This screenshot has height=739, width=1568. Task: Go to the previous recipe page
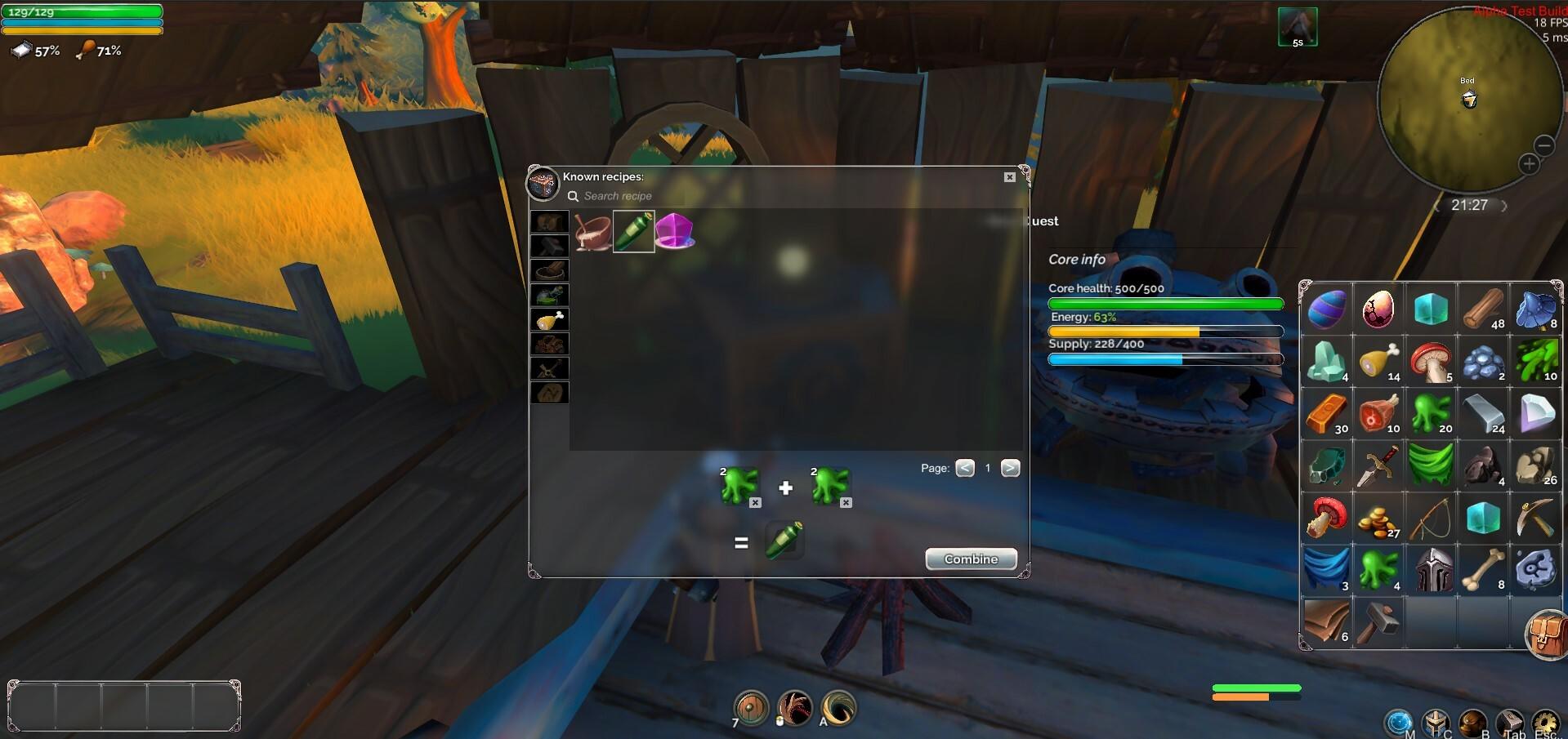pyautogui.click(x=965, y=468)
